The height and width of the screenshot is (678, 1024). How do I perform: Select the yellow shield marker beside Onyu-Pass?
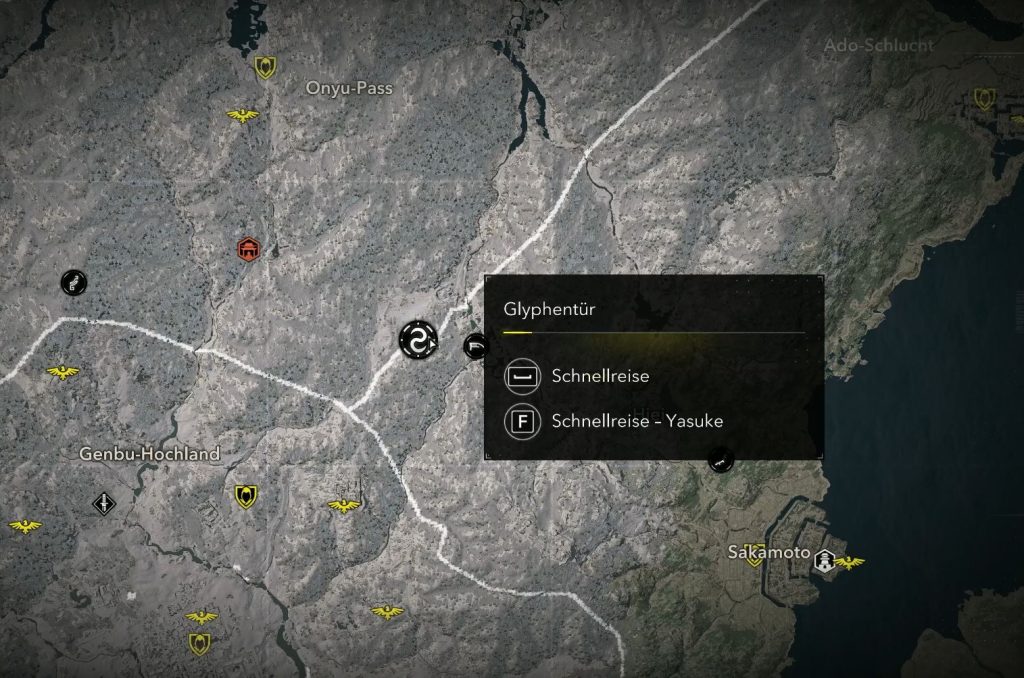click(x=265, y=67)
